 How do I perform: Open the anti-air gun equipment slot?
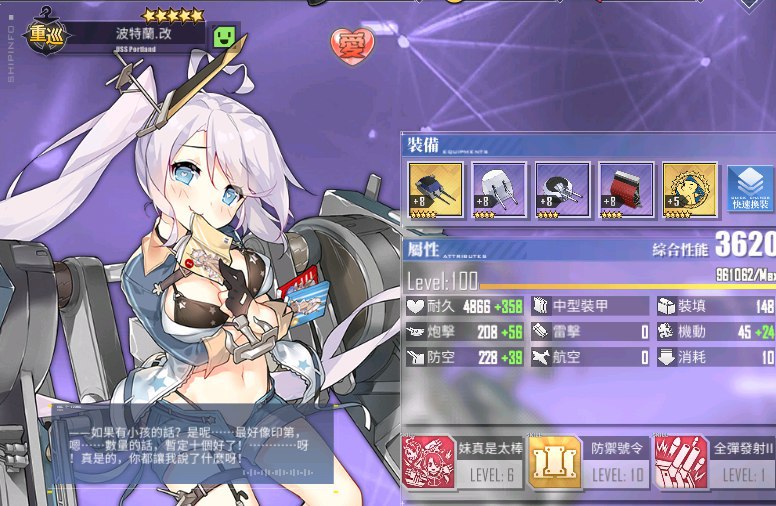click(562, 190)
